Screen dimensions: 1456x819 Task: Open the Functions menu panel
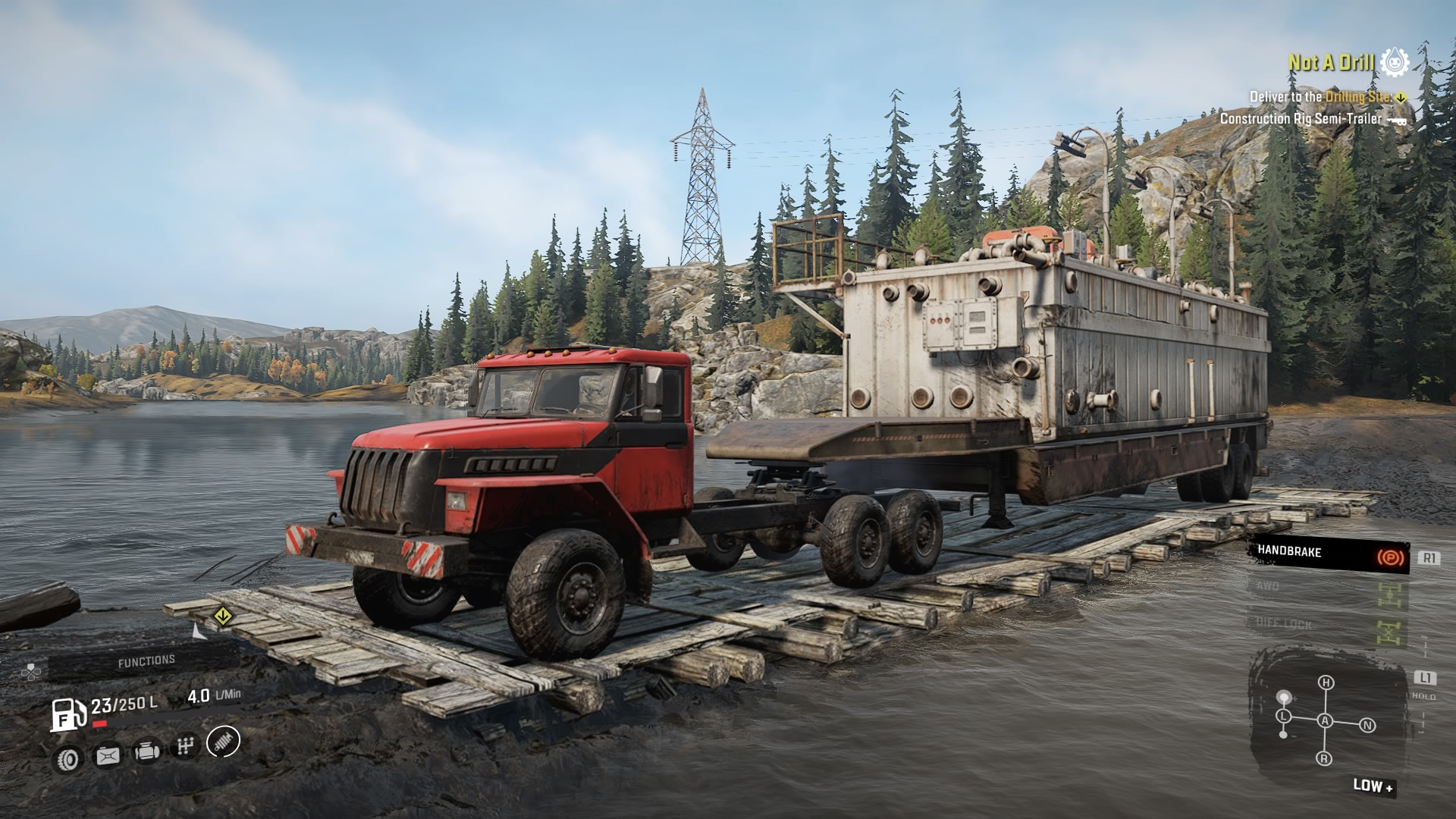click(x=146, y=661)
